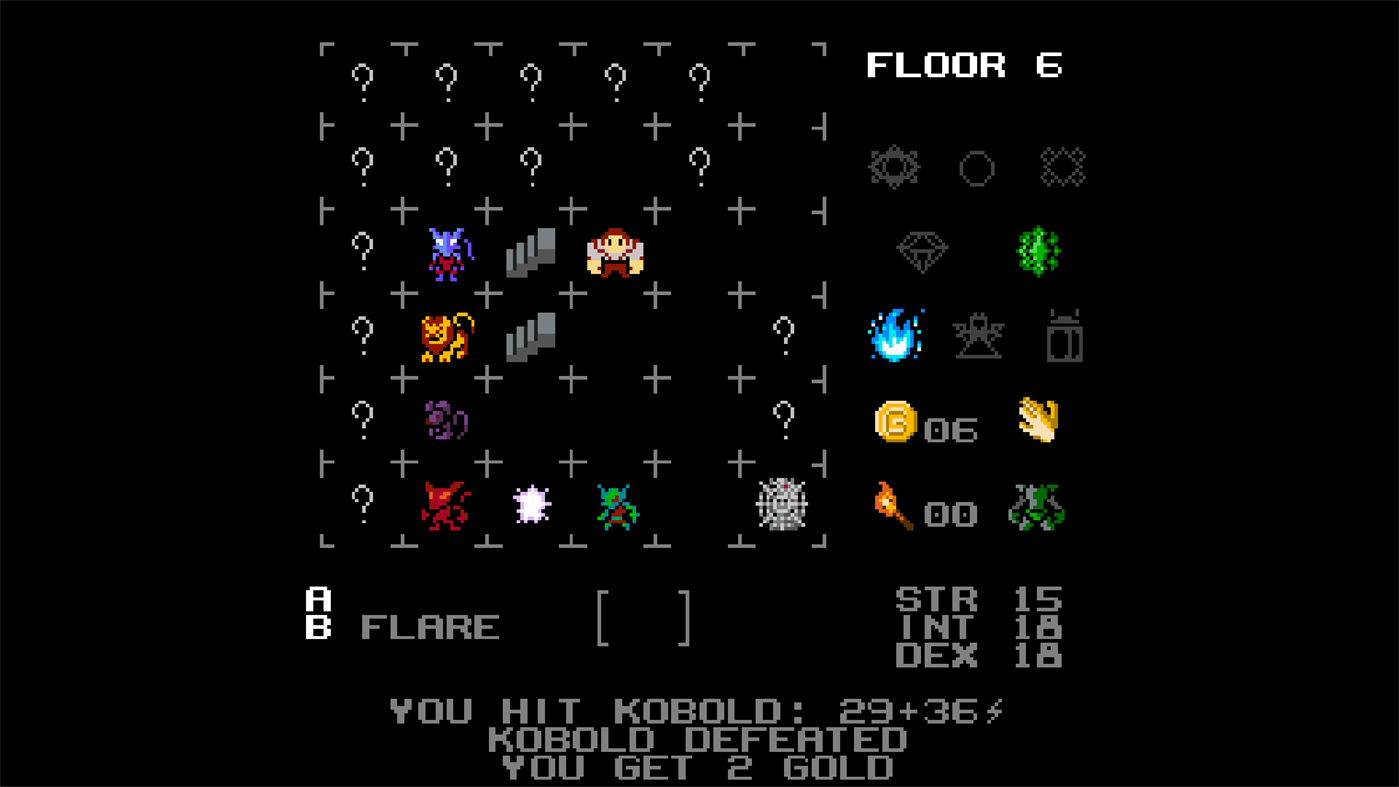Click the lion monster sprite
Image resolution: width=1399 pixels, height=787 pixels.
pyautogui.click(x=443, y=338)
